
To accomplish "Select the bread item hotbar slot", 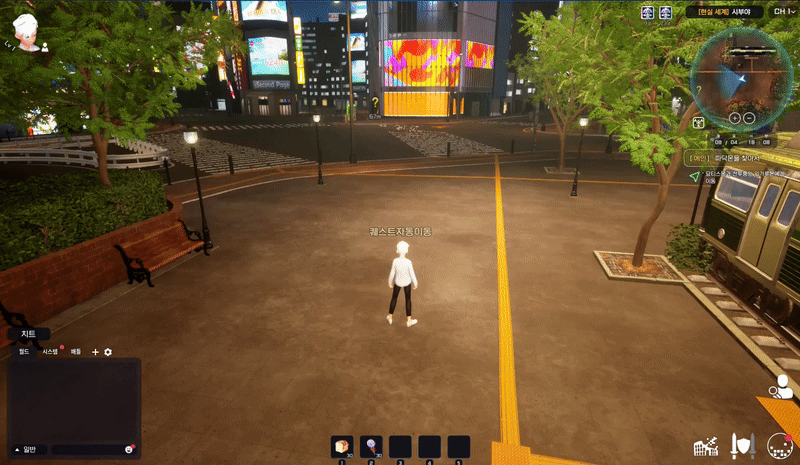I will (x=342, y=446).
